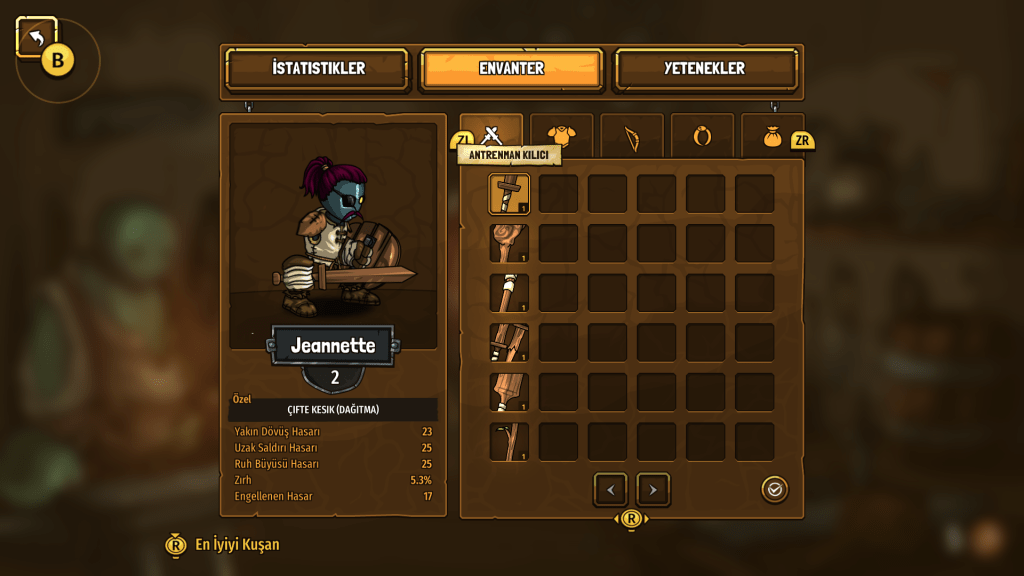Pick the gnarled spiral-headed wooden club

pos(509,244)
